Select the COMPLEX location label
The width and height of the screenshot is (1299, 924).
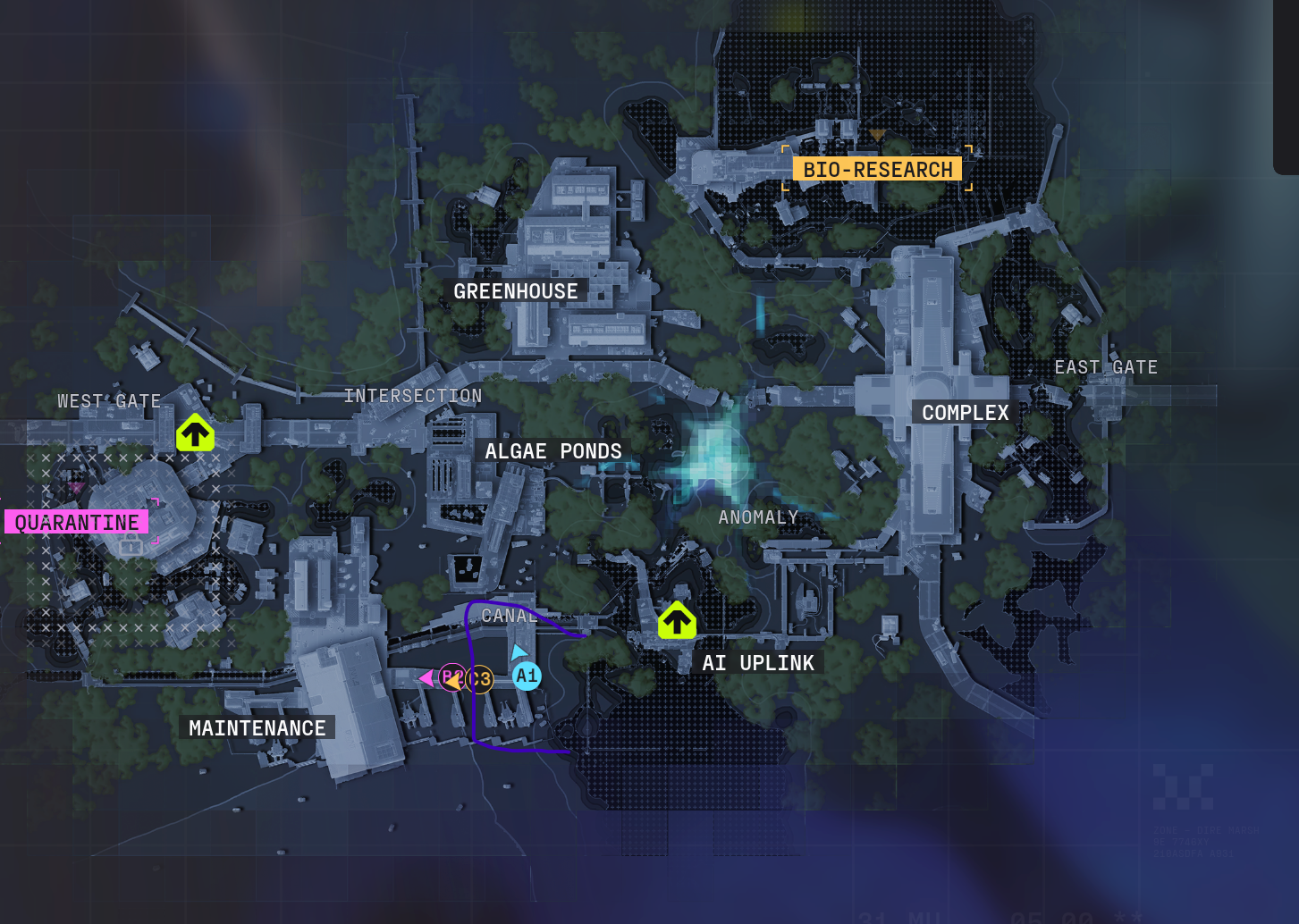pyautogui.click(x=965, y=413)
